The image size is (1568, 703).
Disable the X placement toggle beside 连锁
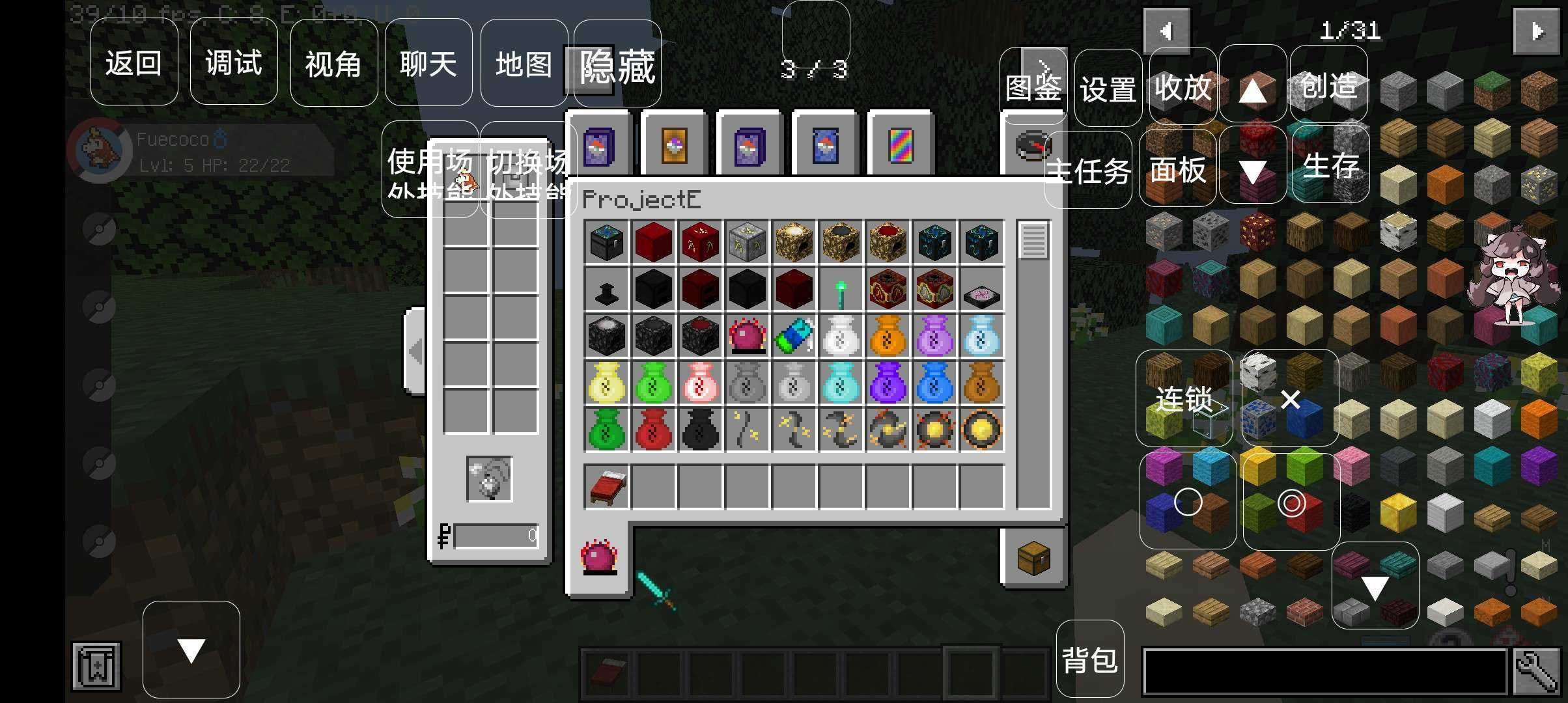click(1289, 398)
